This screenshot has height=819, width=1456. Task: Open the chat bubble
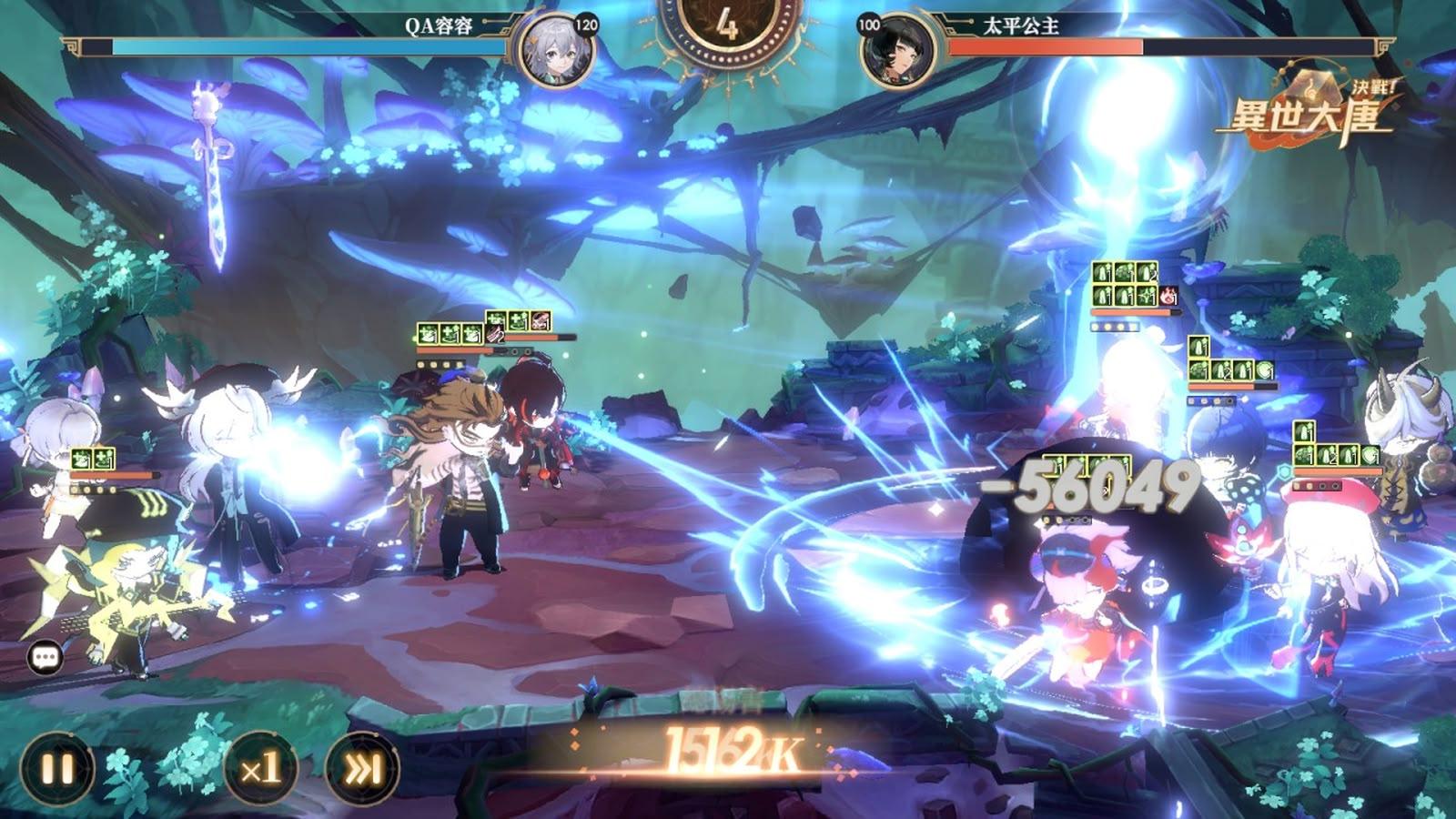45,657
